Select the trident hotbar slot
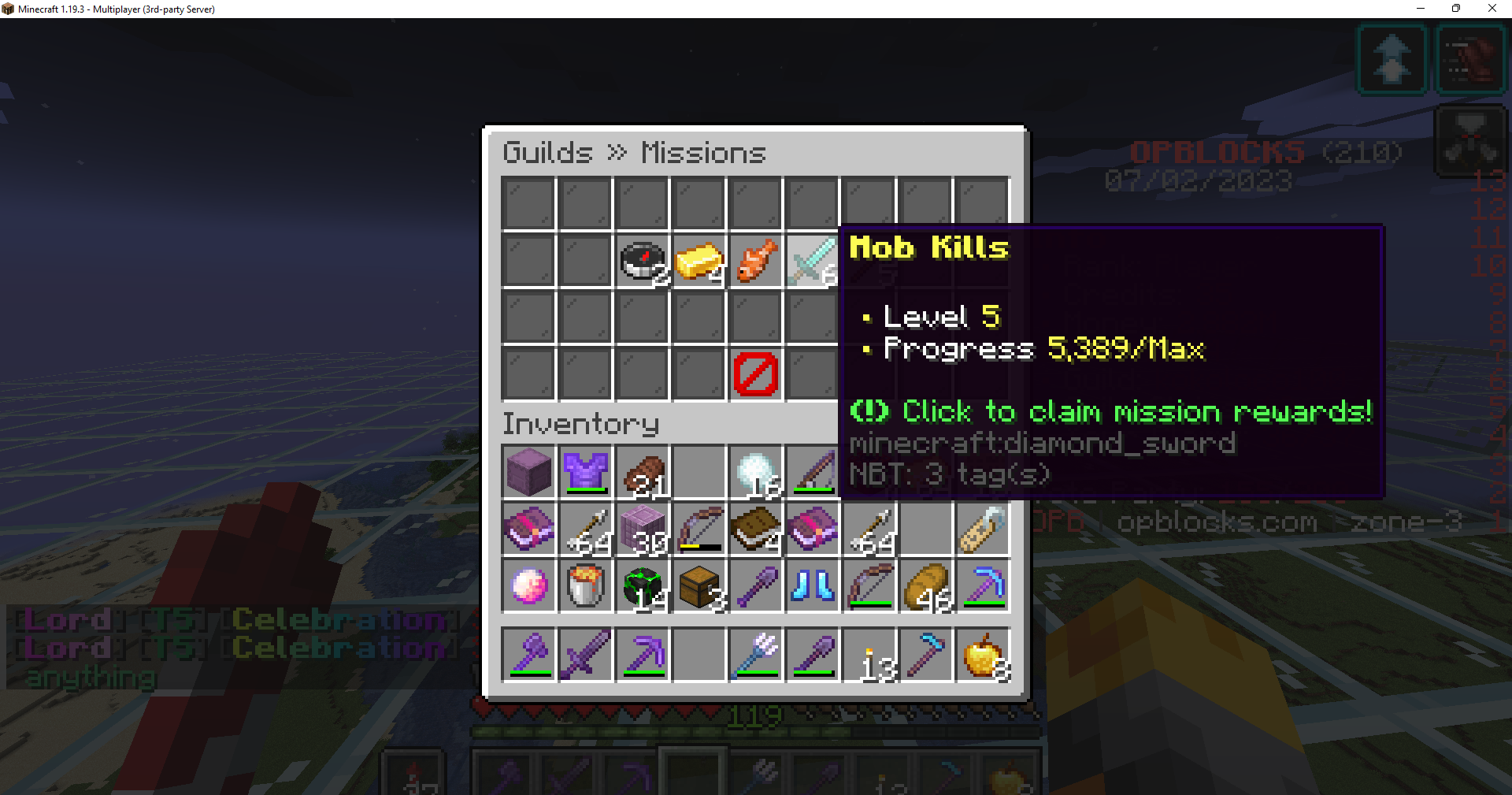1512x795 pixels. pos(755,654)
